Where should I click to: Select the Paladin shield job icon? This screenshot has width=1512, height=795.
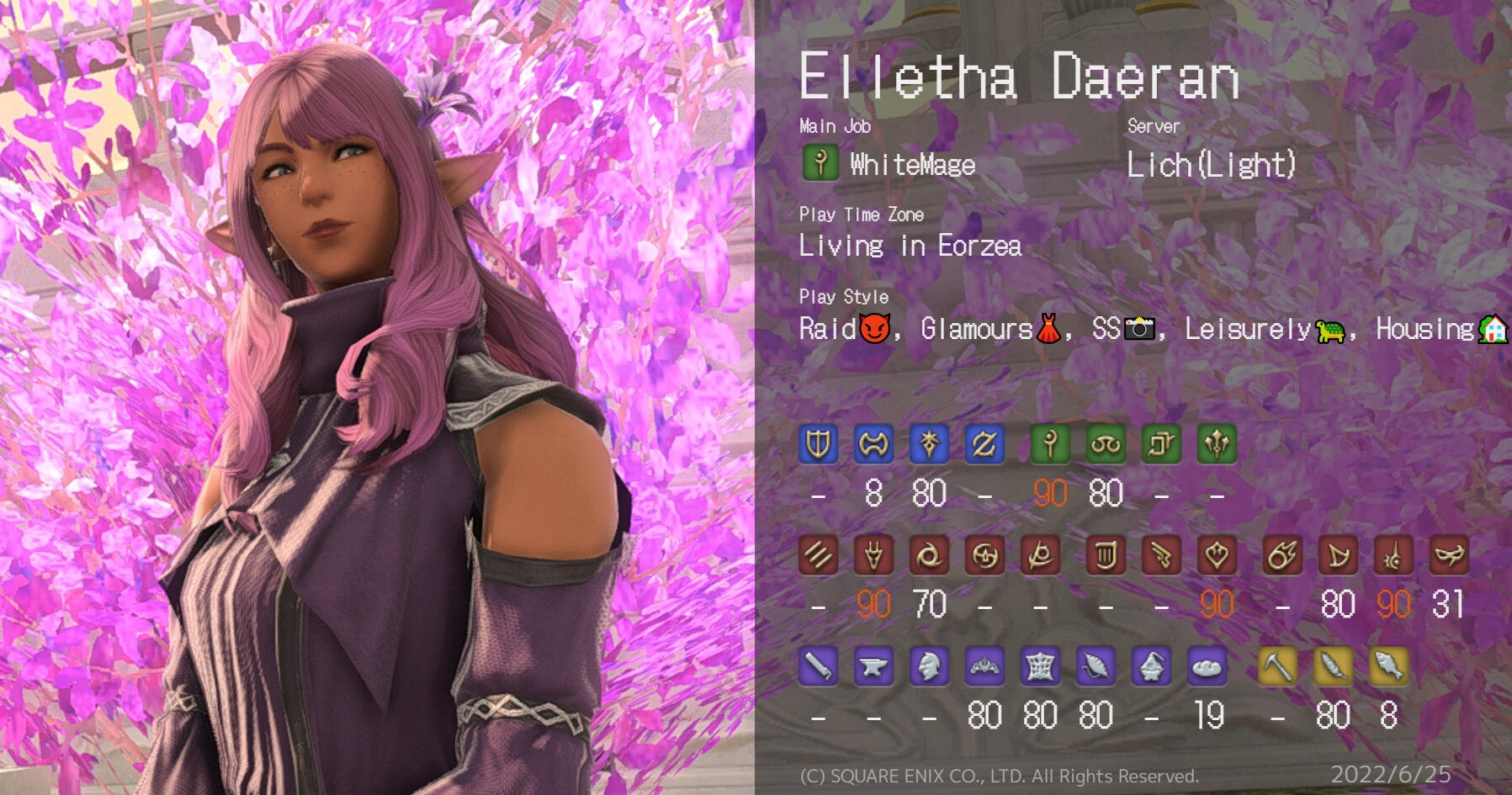click(x=818, y=444)
